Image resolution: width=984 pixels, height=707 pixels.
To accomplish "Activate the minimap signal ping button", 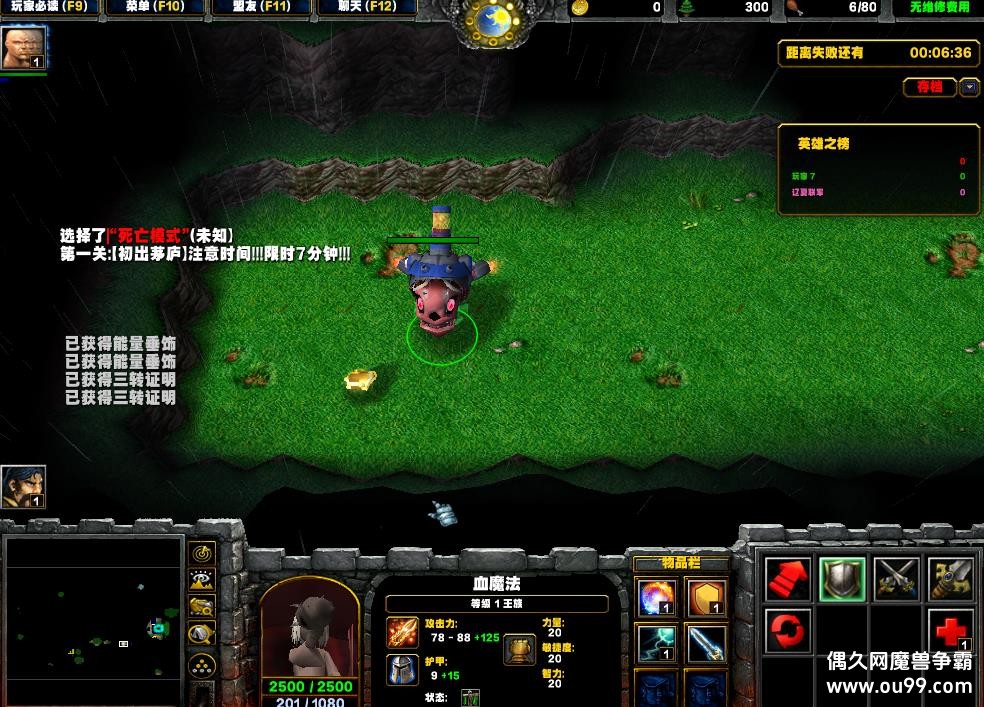I will [202, 553].
